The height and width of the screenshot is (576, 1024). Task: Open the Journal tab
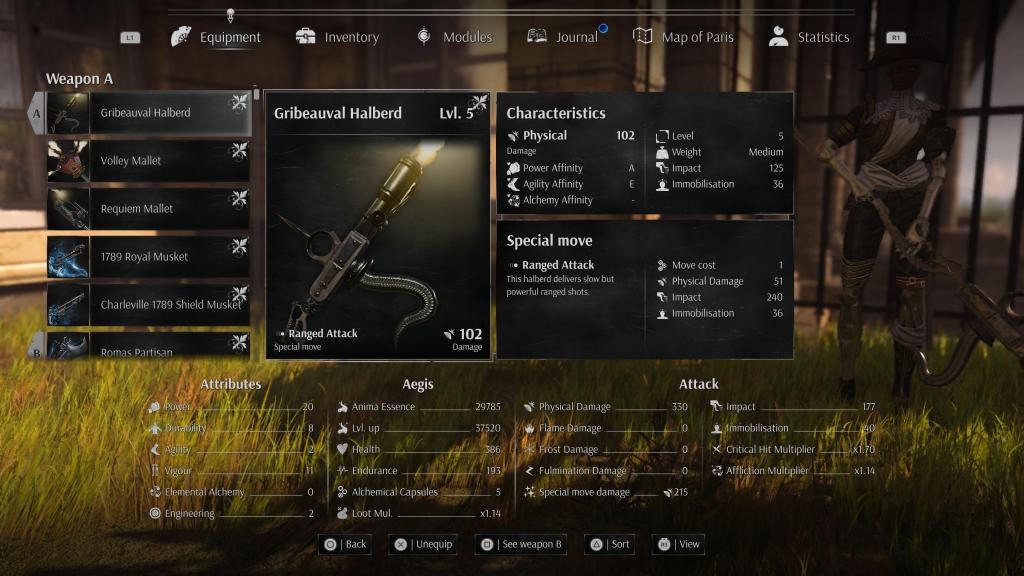[x=563, y=37]
